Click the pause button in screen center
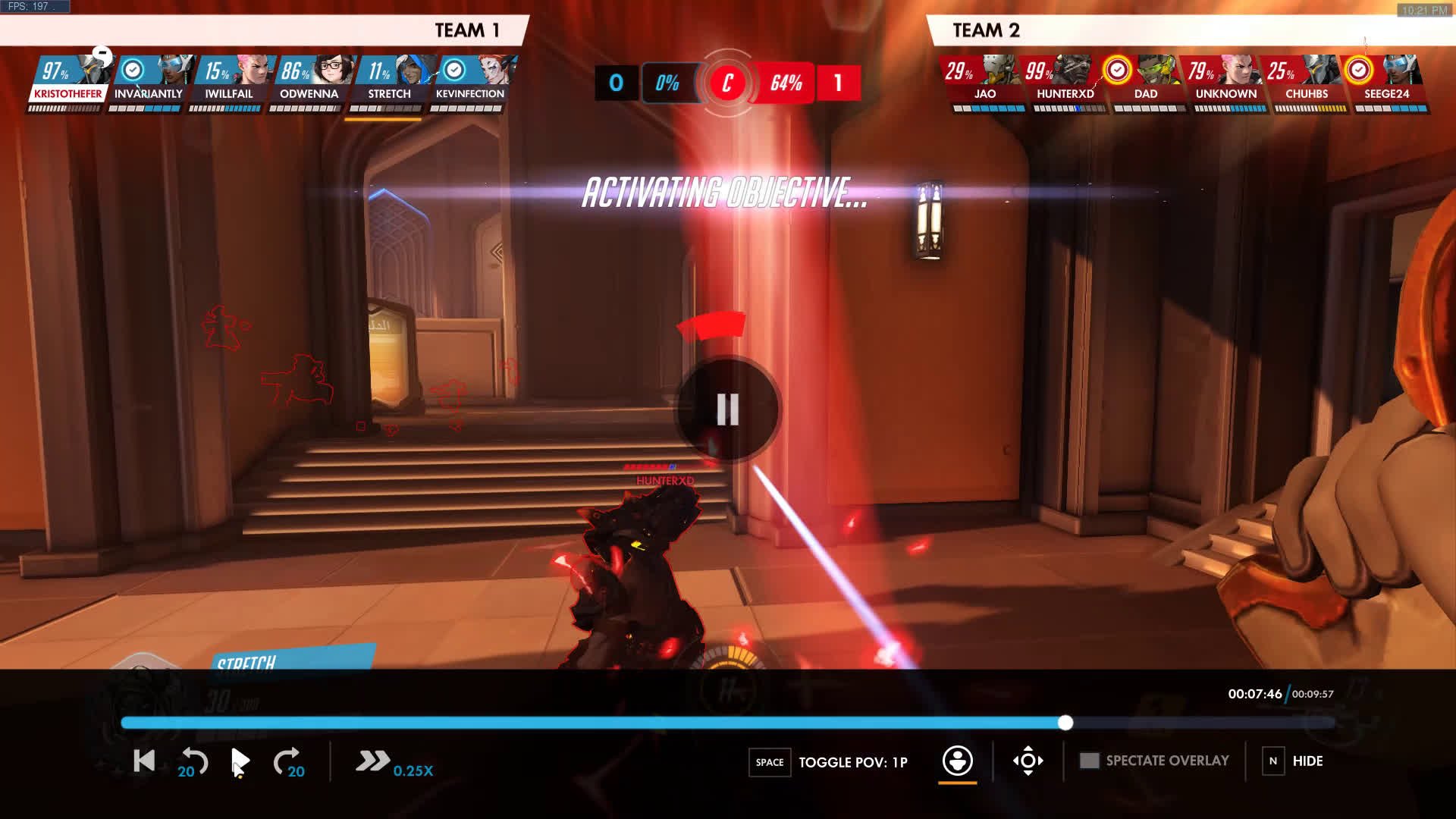The width and height of the screenshot is (1456, 819). pyautogui.click(x=727, y=409)
